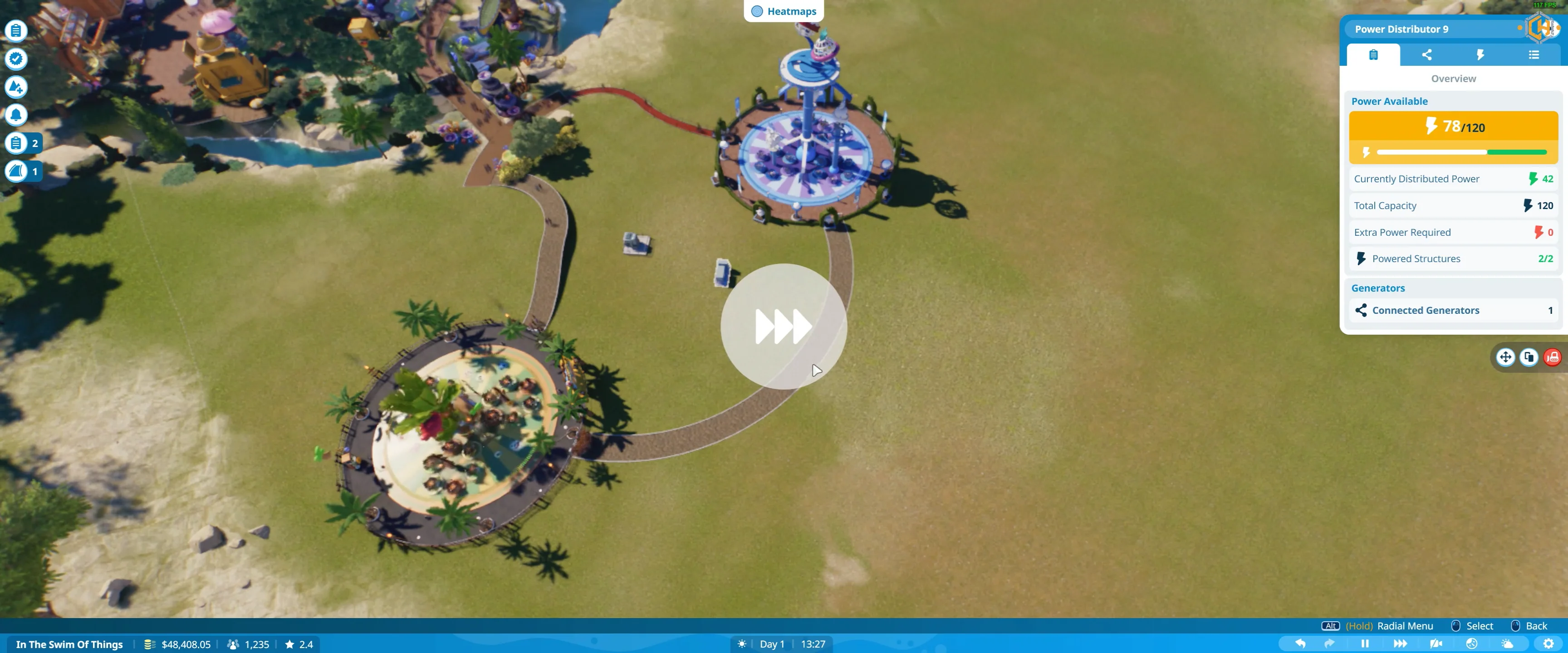The image size is (1568, 653).
Task: Activate the move tool for the distributor
Action: 1505,357
